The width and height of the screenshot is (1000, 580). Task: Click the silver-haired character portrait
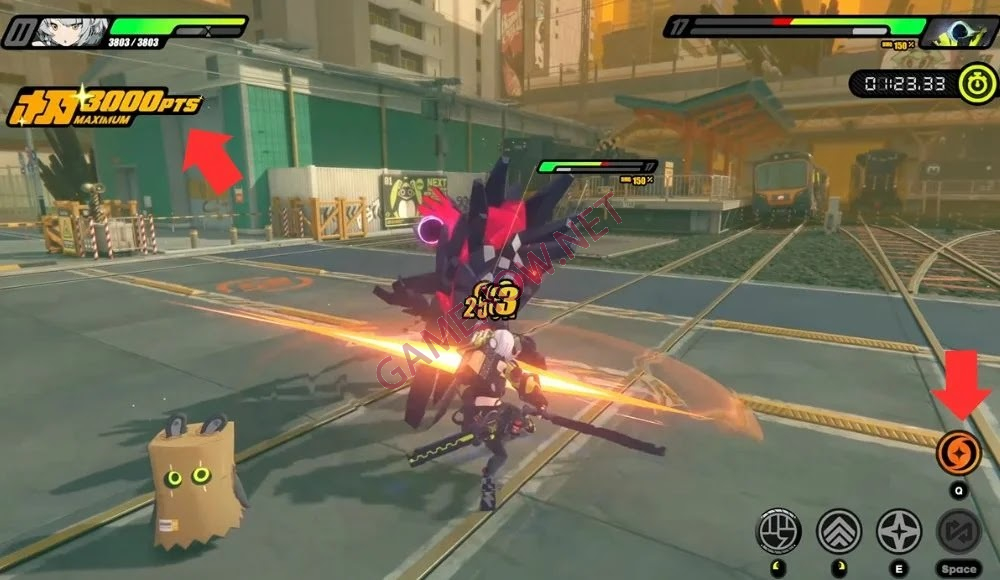68,31
